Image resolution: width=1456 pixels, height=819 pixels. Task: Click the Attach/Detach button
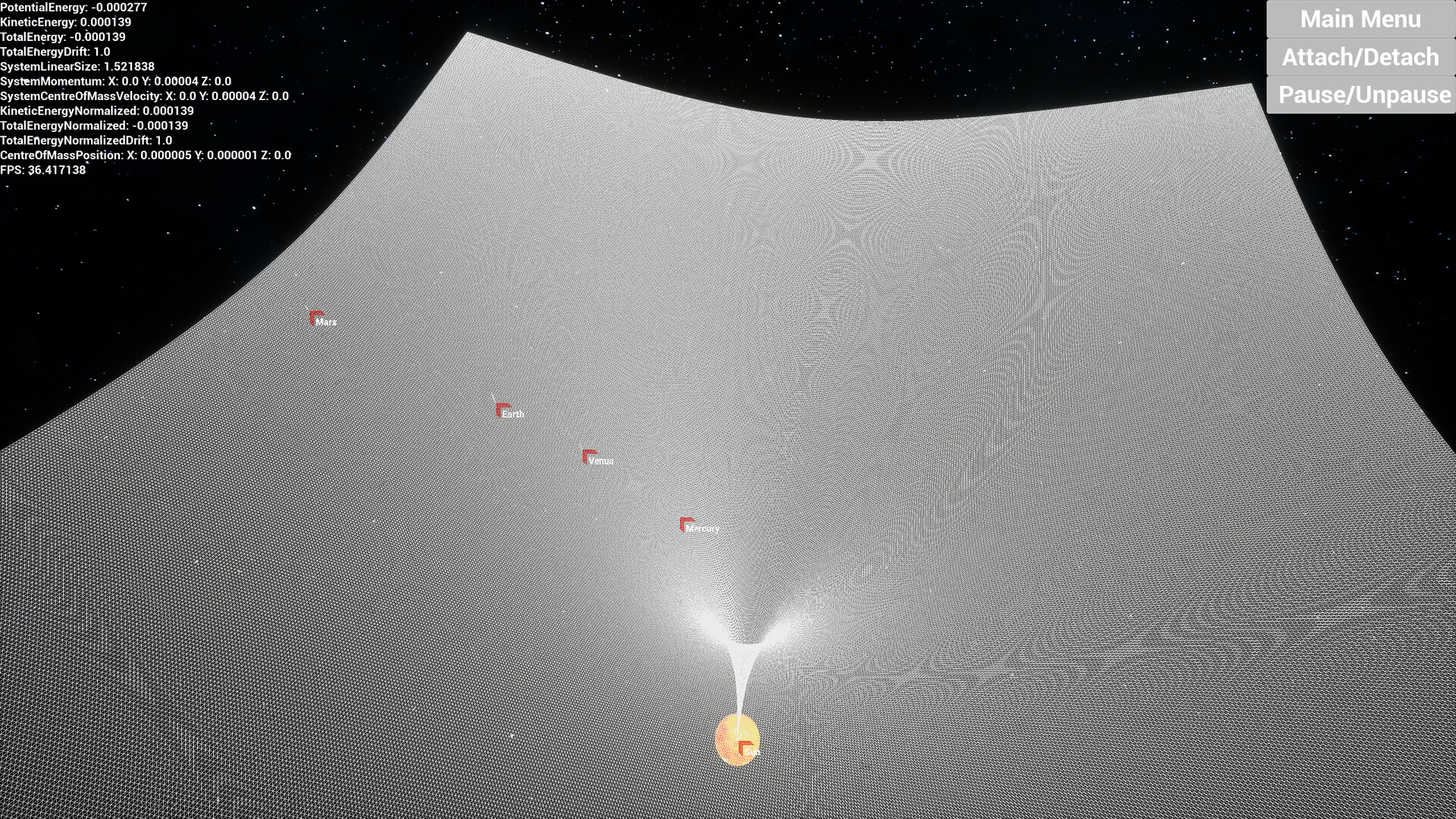[x=1361, y=58]
